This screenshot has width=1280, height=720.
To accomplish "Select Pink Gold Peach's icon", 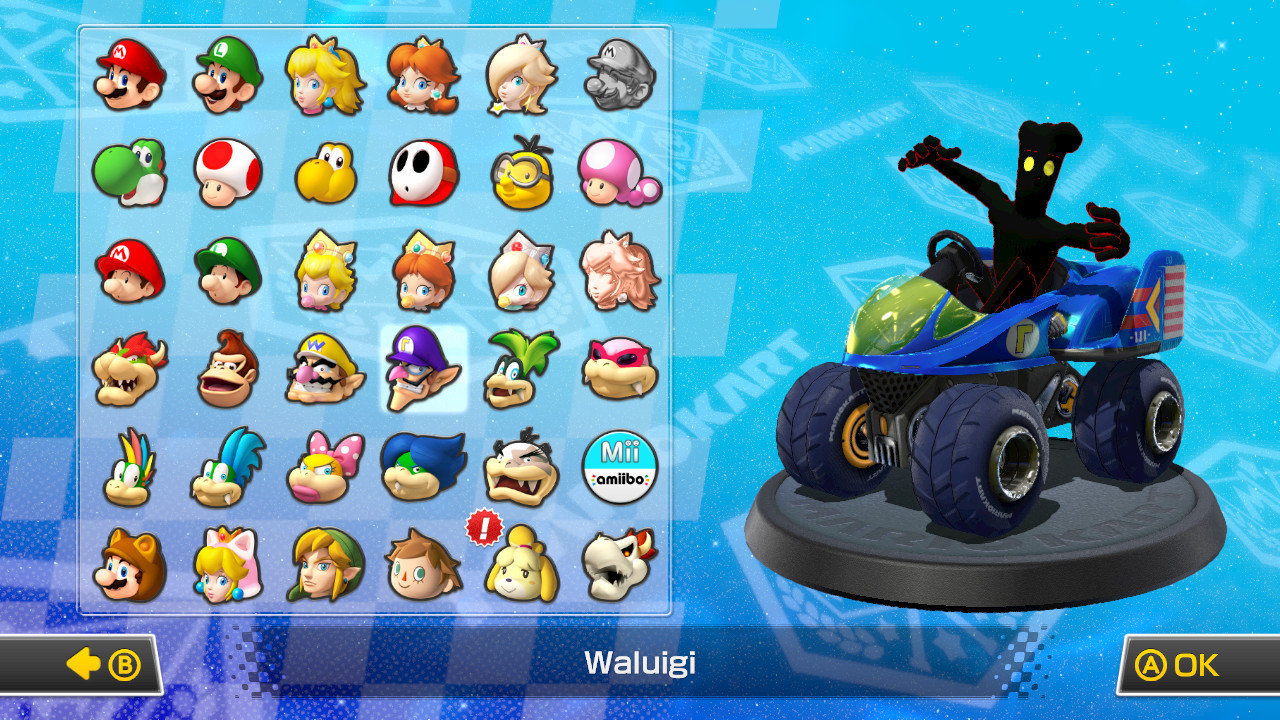I will (x=619, y=270).
